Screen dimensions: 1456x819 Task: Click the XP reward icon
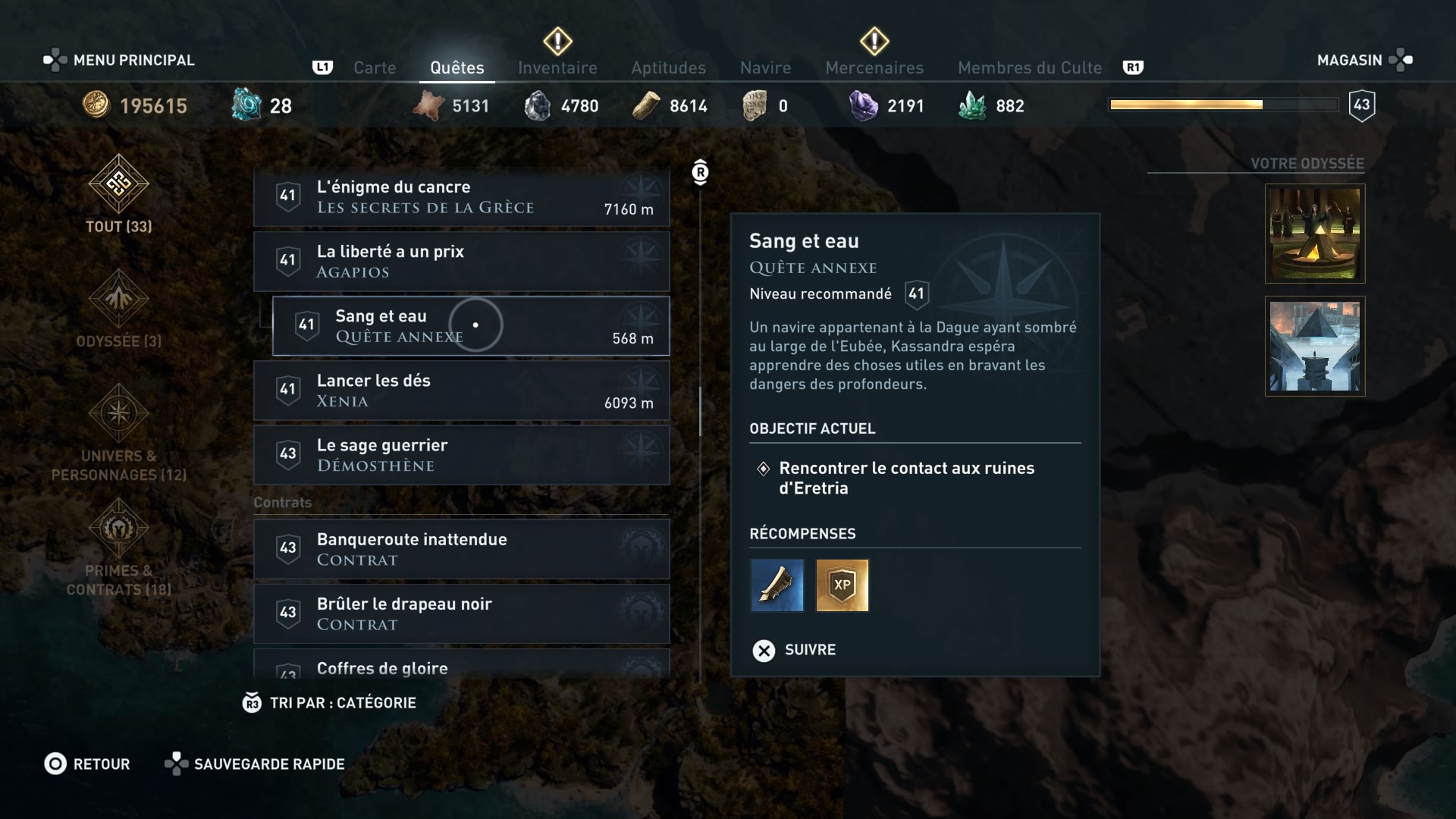coord(842,585)
